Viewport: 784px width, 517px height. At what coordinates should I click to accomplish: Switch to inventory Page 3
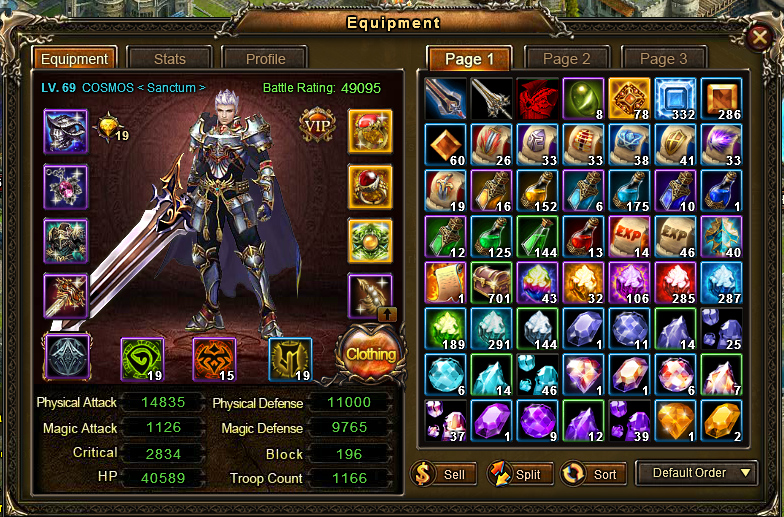(664, 59)
